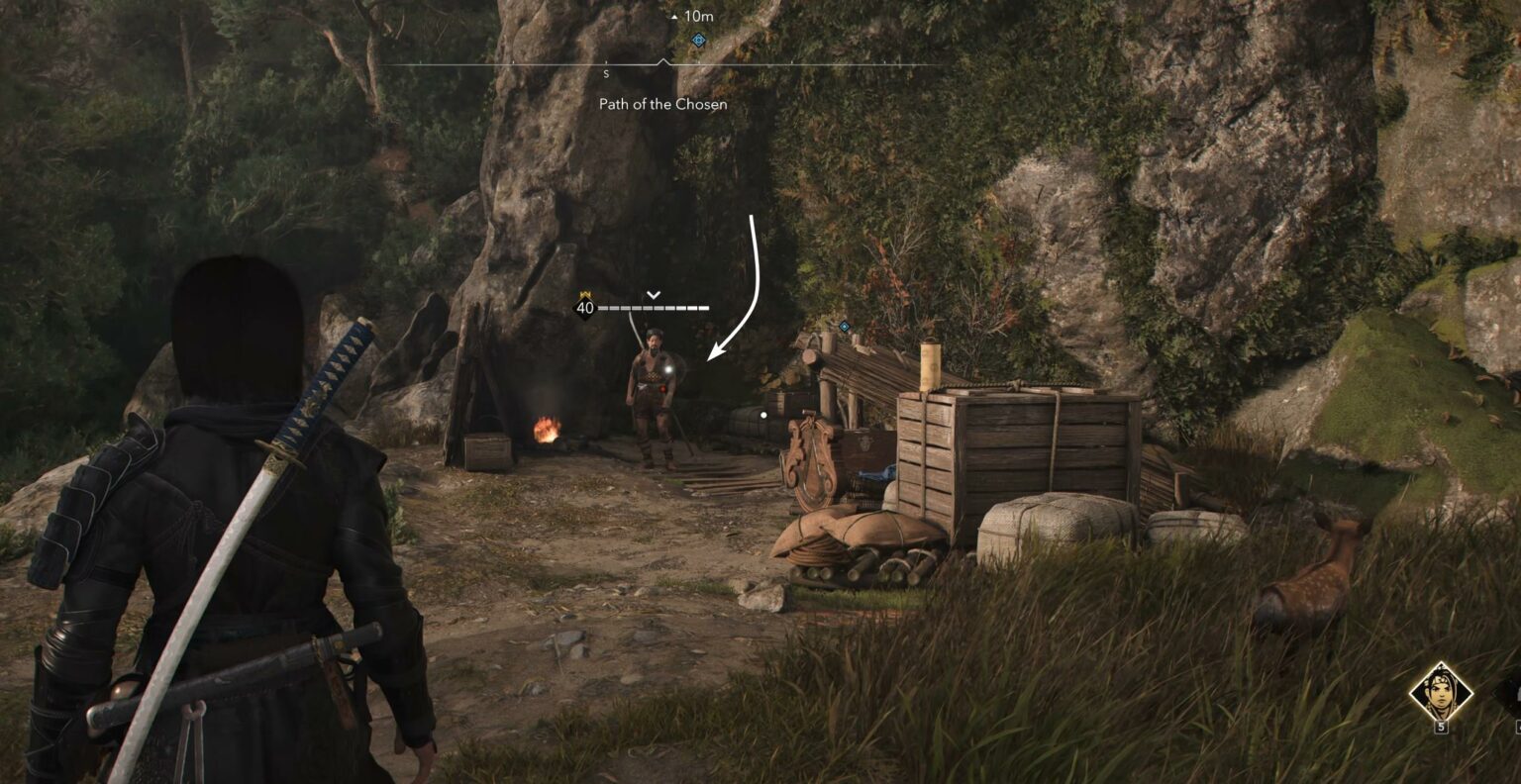
Task: Click the Path of the Chosen quest title
Action: click(661, 104)
